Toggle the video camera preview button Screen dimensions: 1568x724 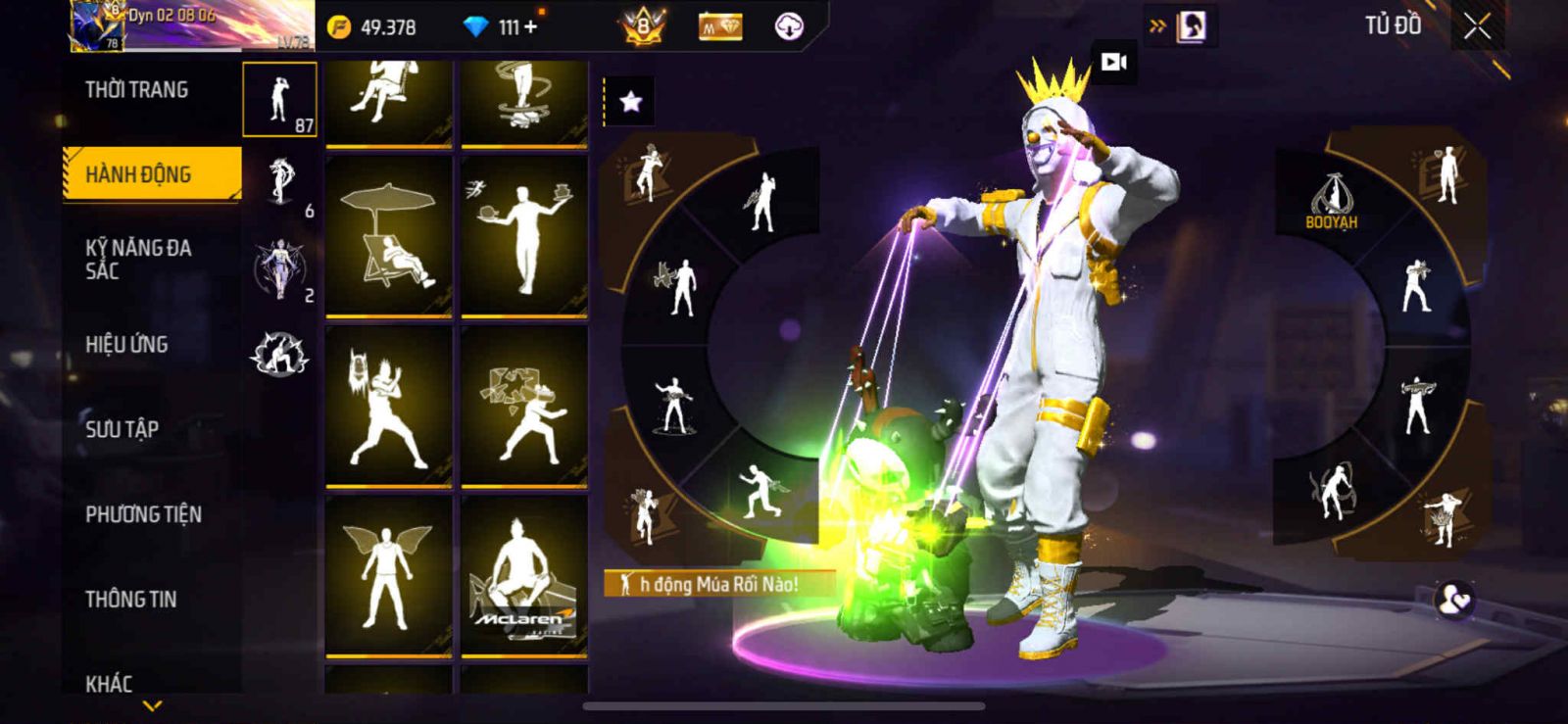[x=1113, y=63]
